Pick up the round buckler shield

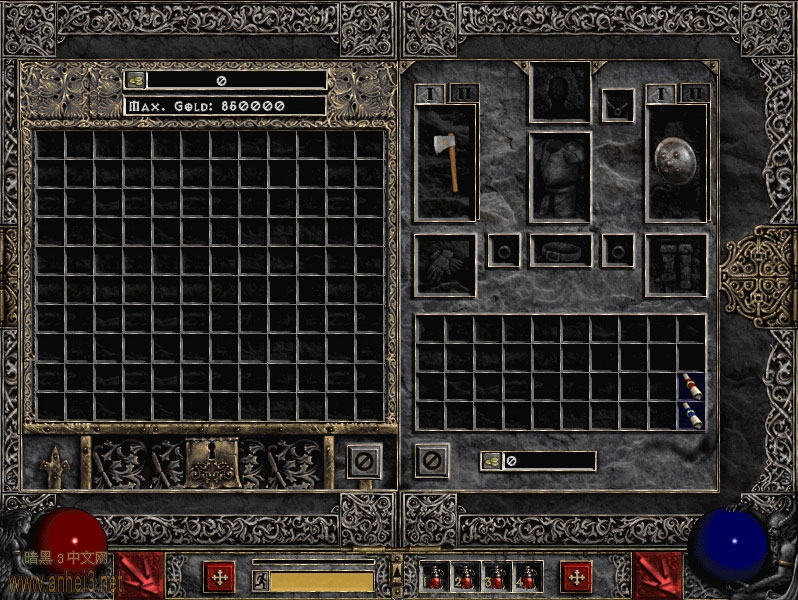pyautogui.click(x=677, y=160)
